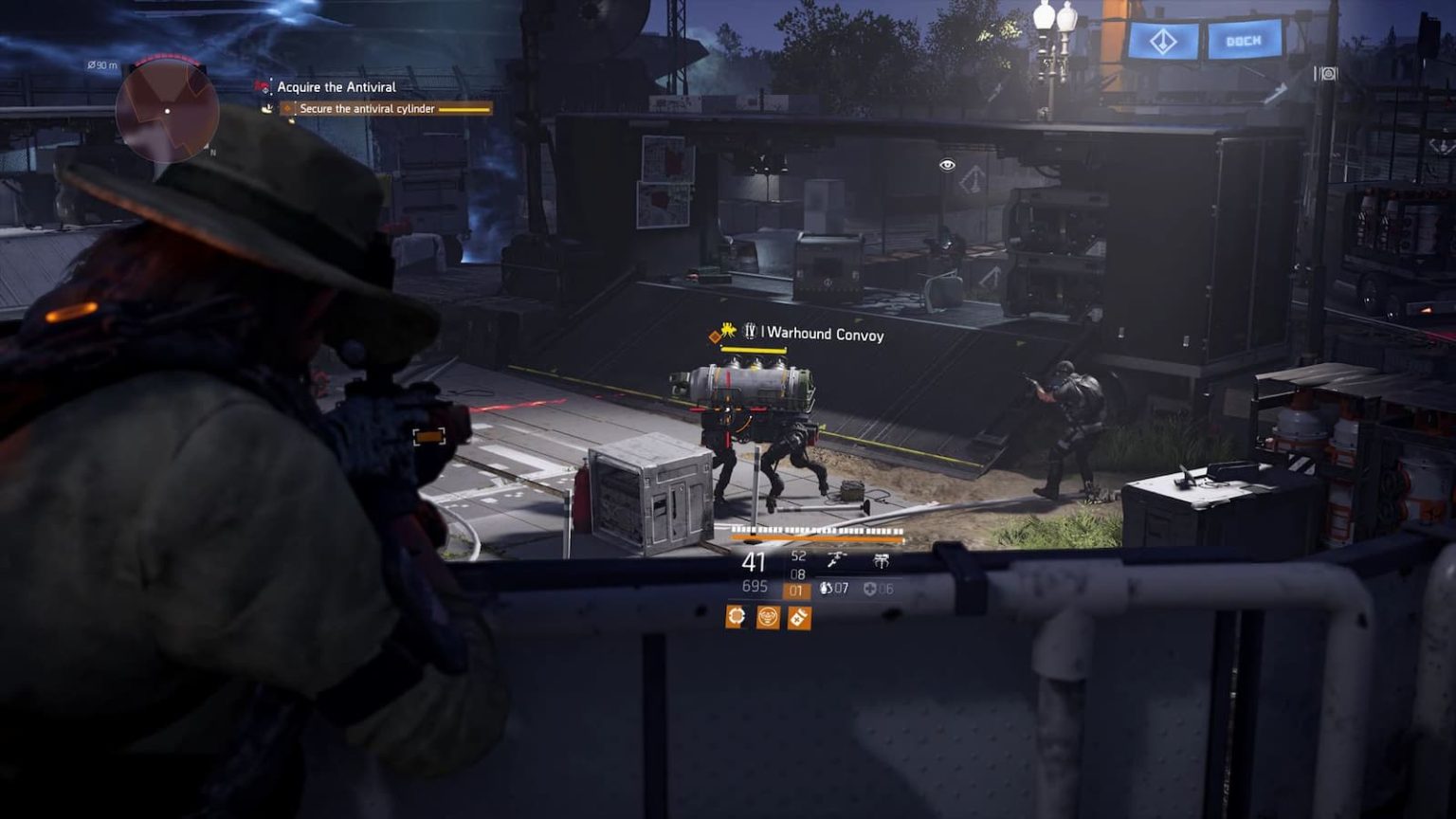Select the gas mask buff icon
This screenshot has width=1456, height=819.
pyautogui.click(x=768, y=618)
